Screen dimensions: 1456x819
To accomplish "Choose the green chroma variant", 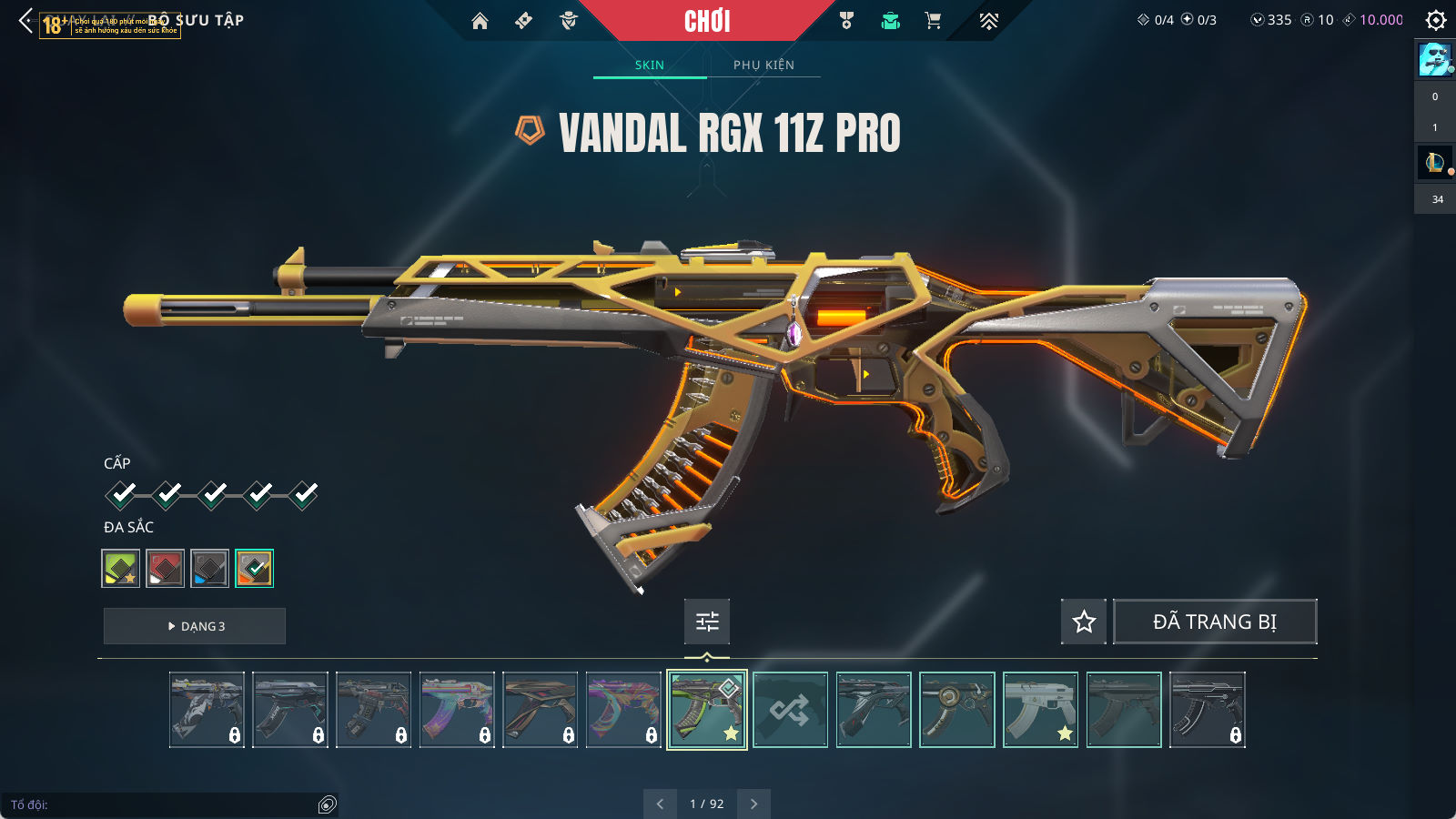I will pos(120,569).
